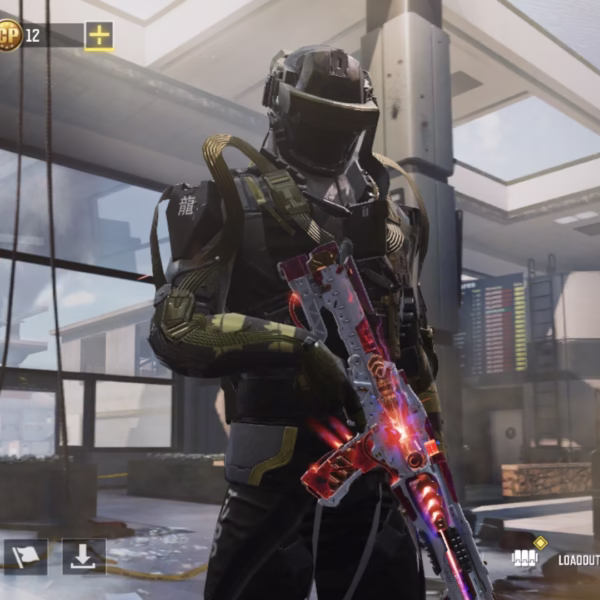Add more CP with the yellow plus button
The image size is (600, 600).
(x=99, y=36)
